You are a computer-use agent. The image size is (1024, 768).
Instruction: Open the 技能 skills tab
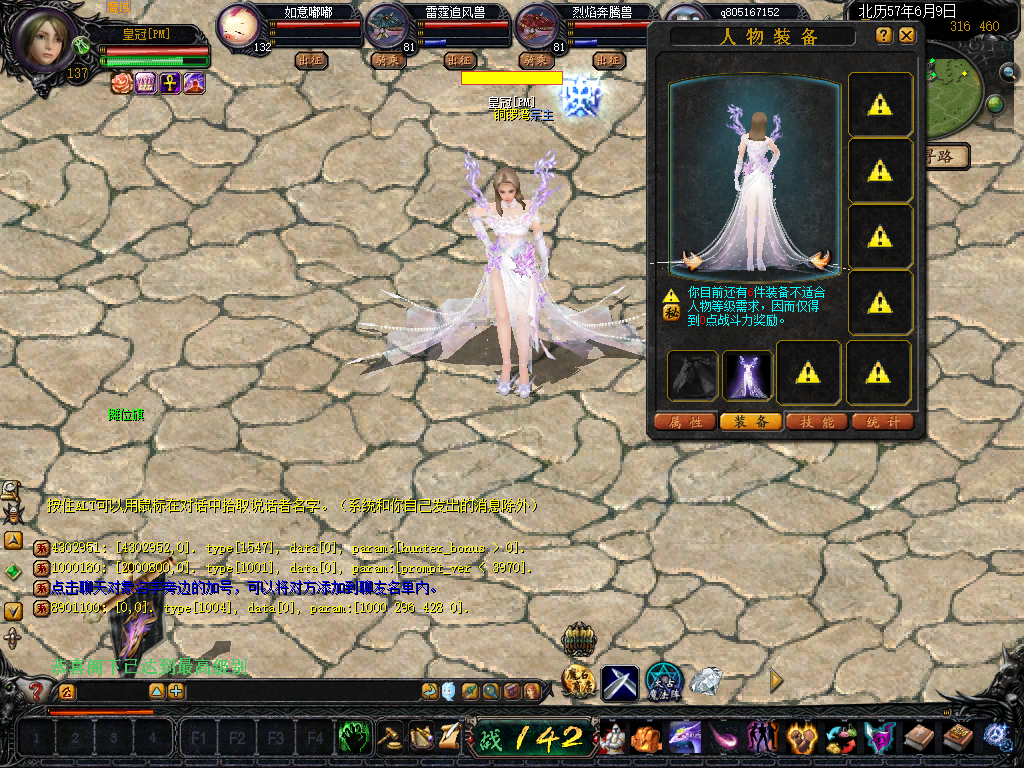[x=817, y=422]
